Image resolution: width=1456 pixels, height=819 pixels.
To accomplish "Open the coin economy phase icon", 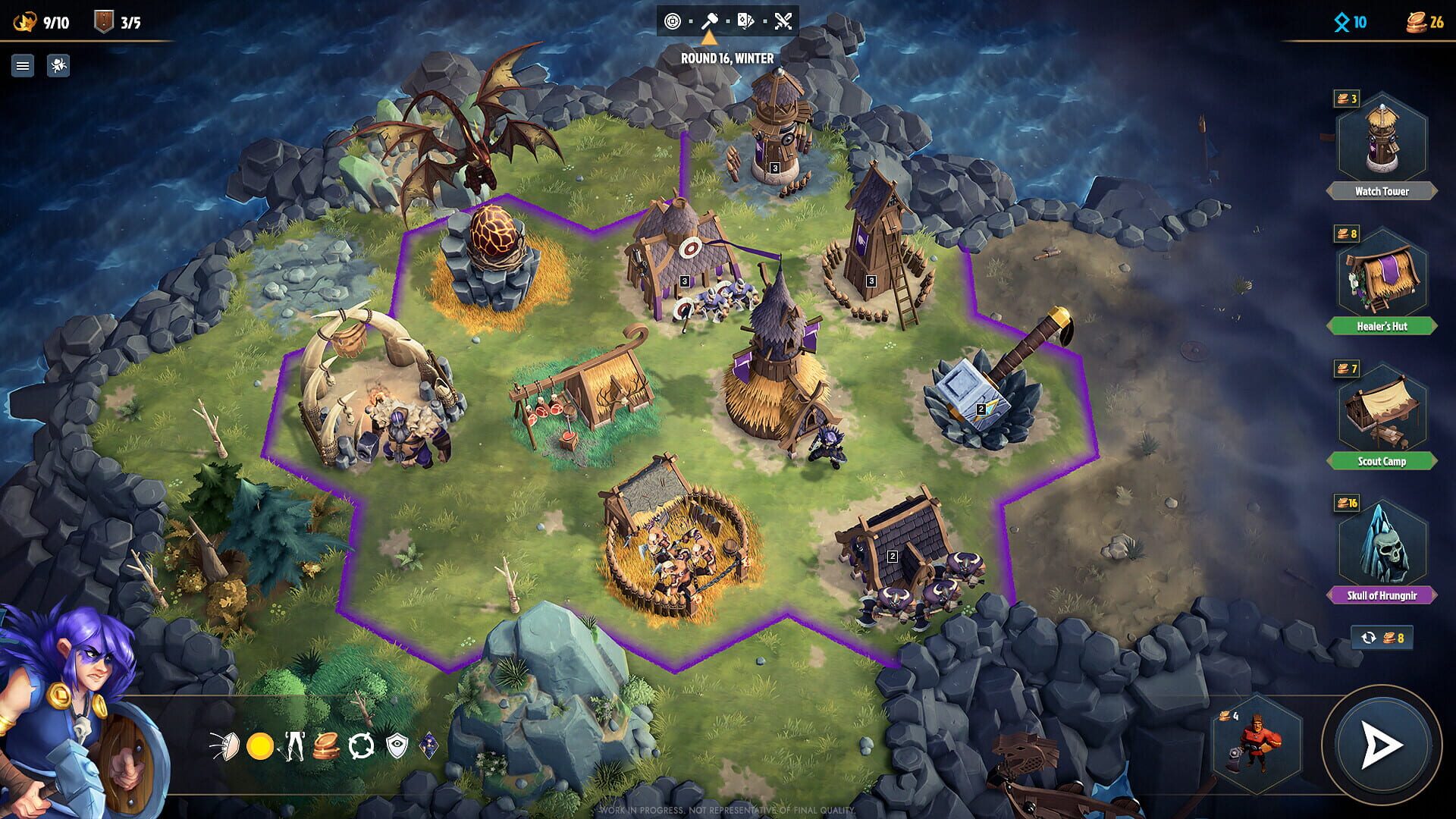I will pos(674,22).
